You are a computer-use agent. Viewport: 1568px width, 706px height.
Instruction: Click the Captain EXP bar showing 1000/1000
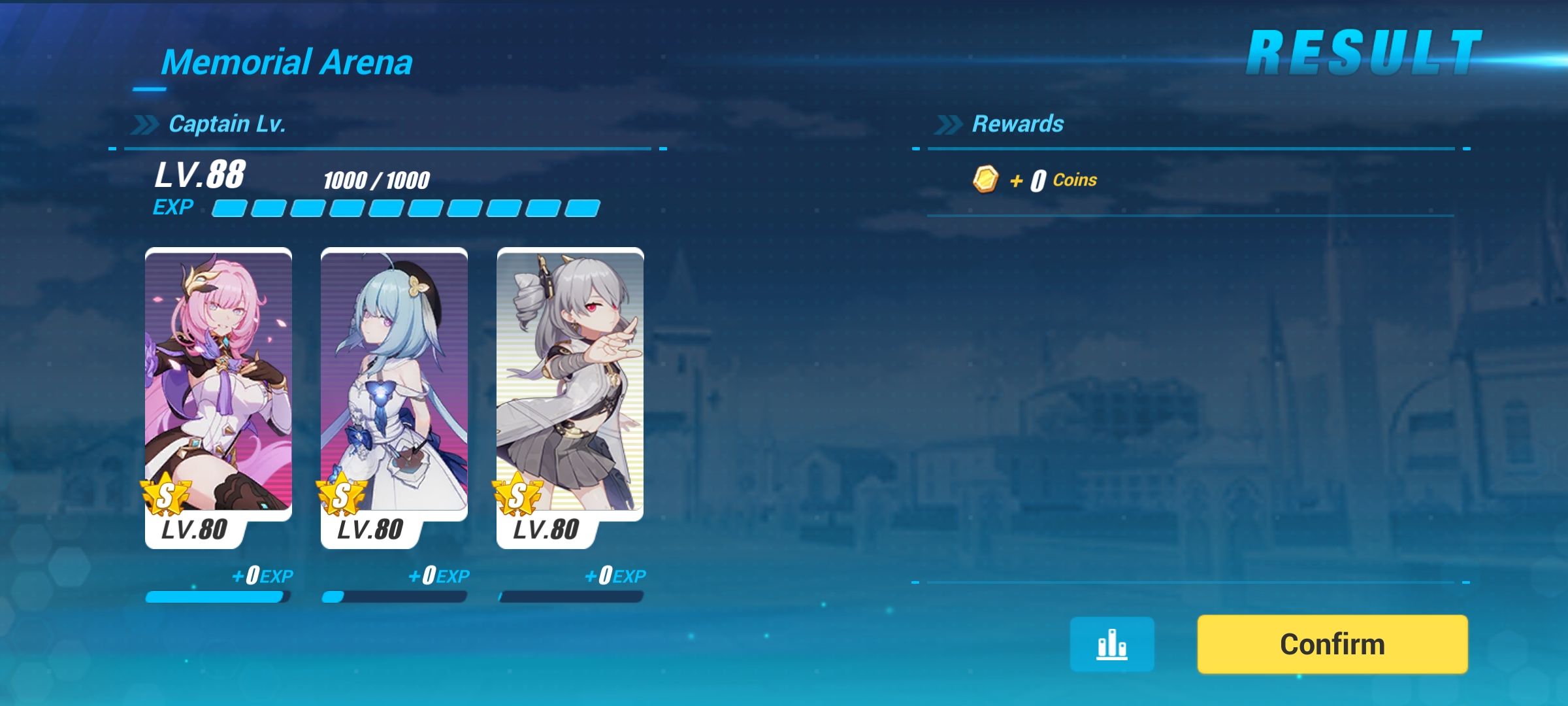[405, 208]
